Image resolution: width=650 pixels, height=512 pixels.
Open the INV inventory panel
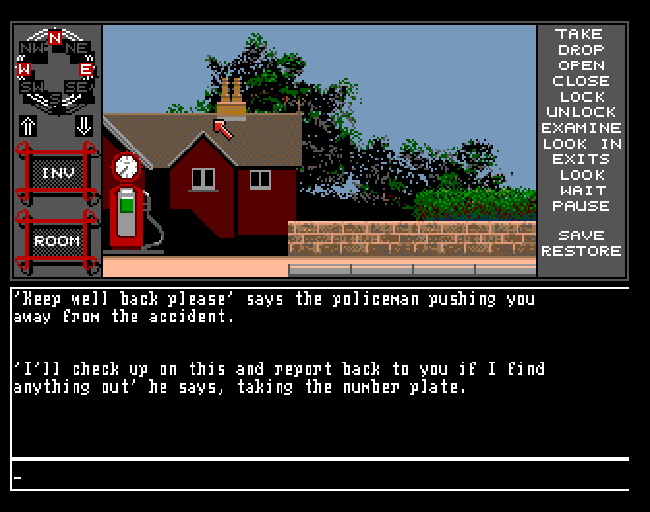(x=56, y=173)
